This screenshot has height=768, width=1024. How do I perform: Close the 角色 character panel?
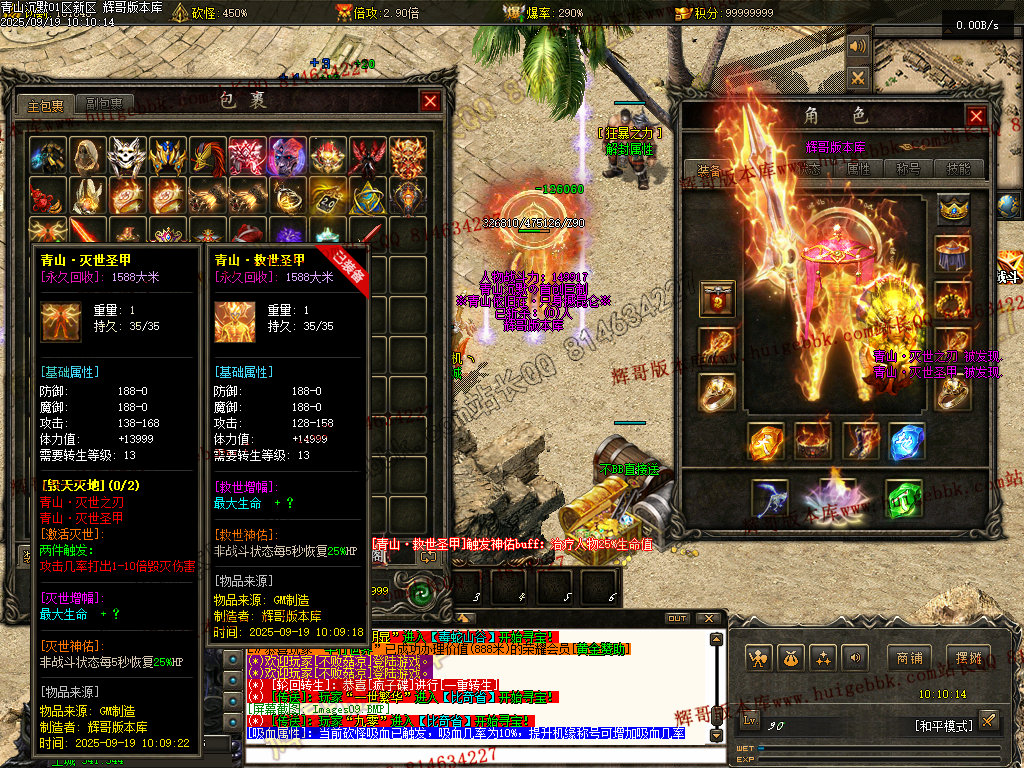[x=975, y=116]
